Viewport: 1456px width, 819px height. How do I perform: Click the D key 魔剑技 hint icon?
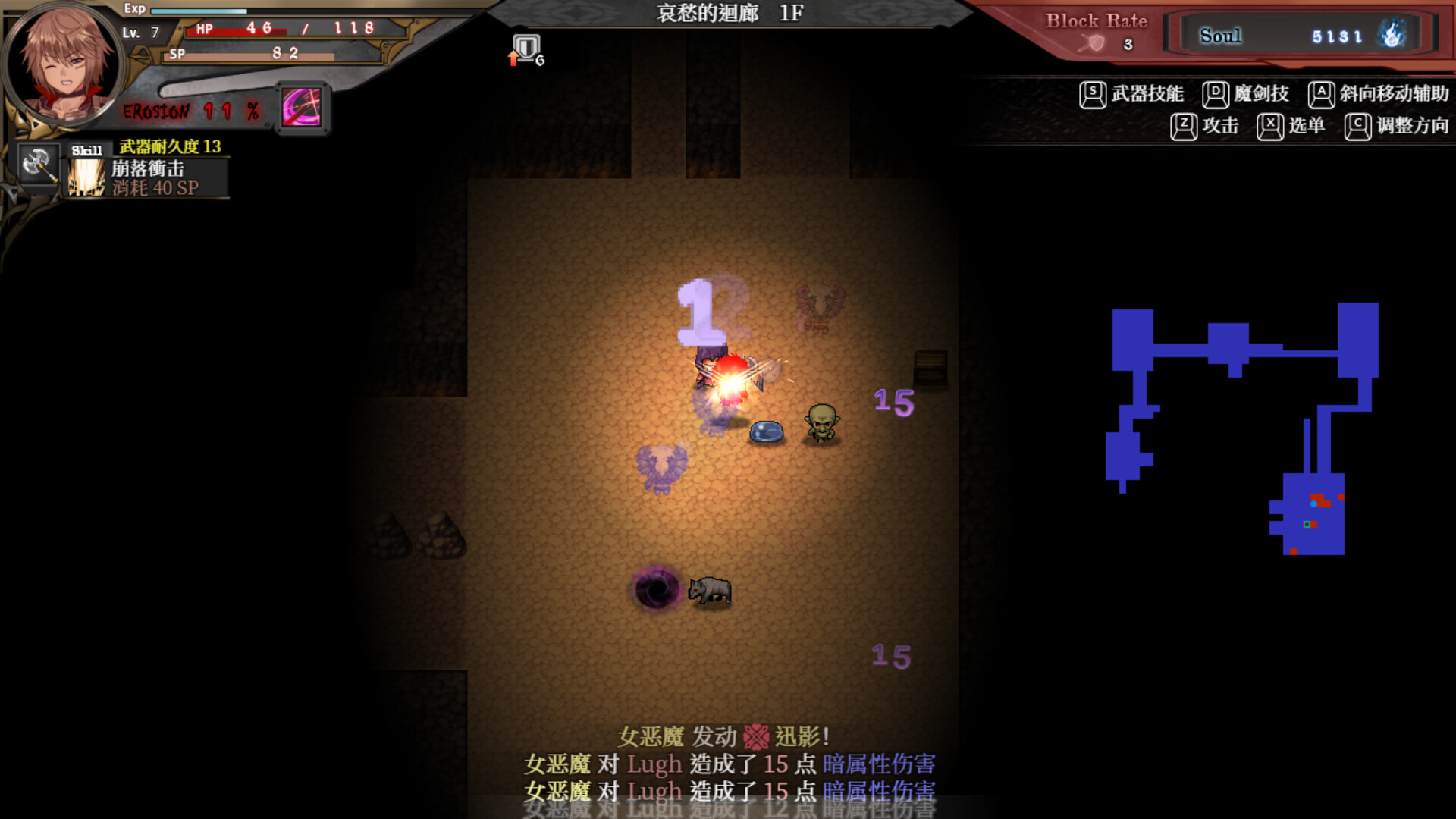[1214, 93]
